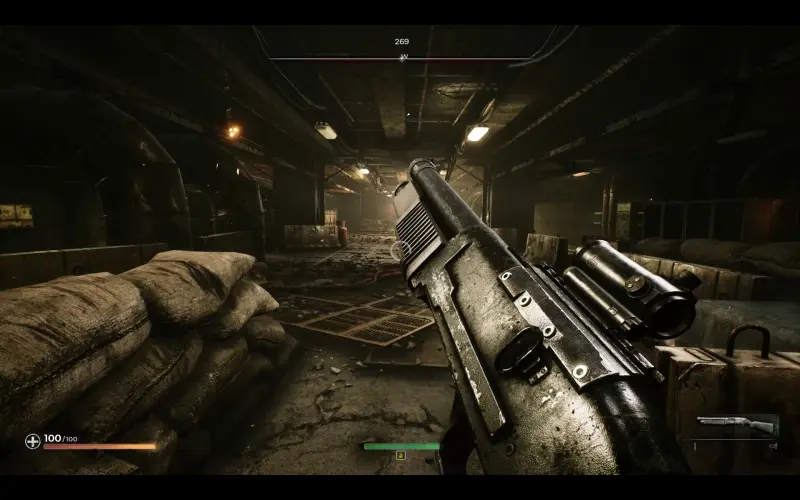Select the equipped shotgun weapon icon
Screen dimensions: 800x500
737,425
